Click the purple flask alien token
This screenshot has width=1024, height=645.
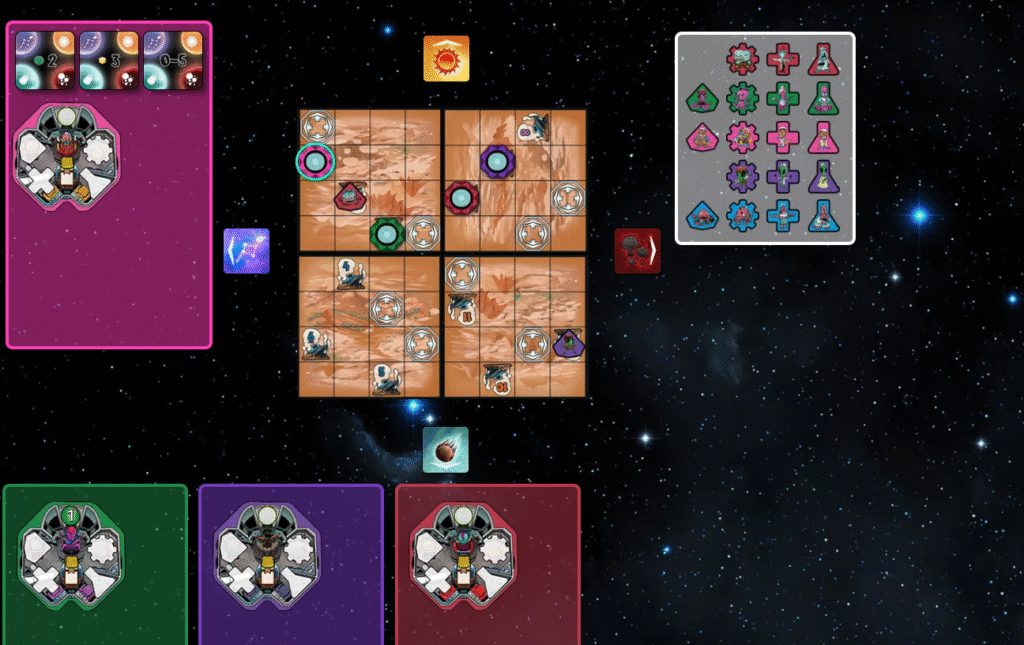click(x=823, y=176)
